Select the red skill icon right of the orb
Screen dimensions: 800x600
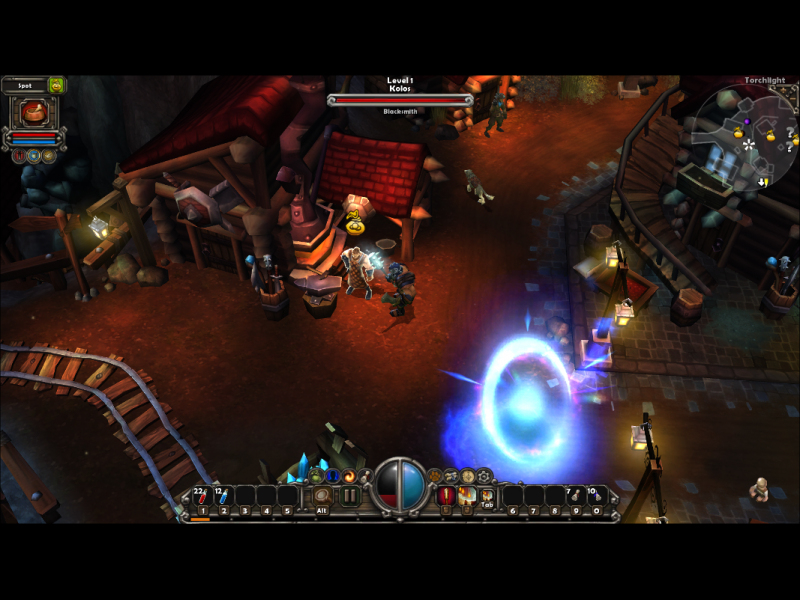pos(446,496)
